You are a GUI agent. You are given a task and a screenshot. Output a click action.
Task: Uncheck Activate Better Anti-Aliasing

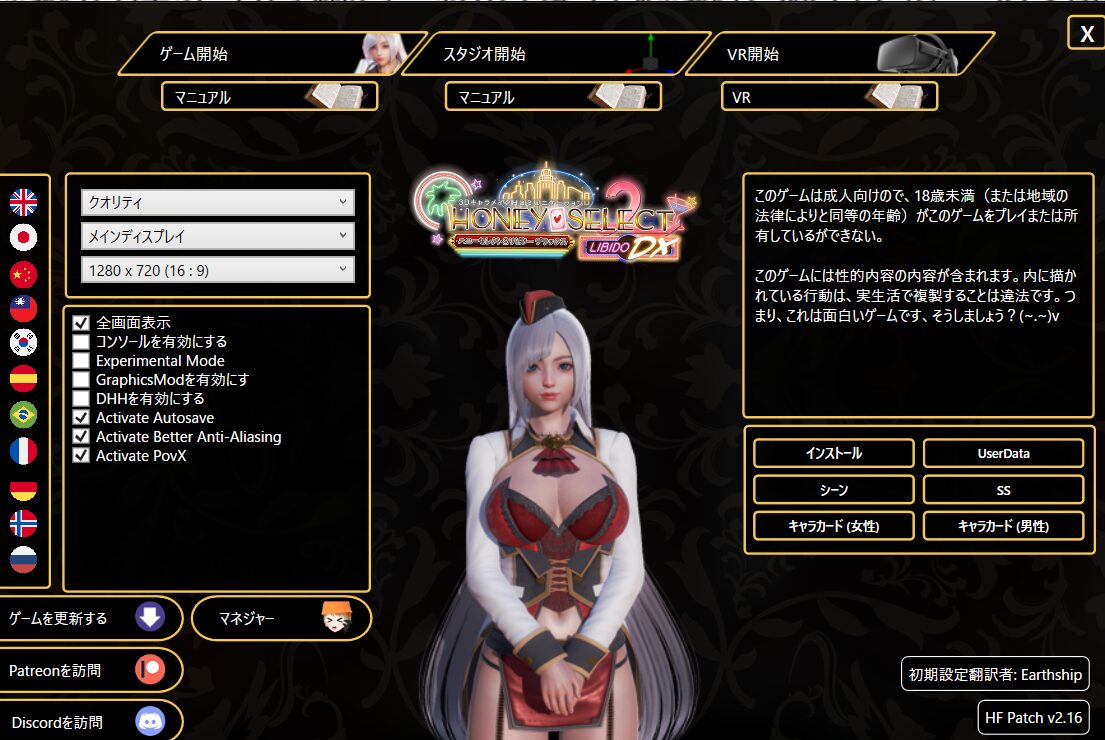coord(81,437)
